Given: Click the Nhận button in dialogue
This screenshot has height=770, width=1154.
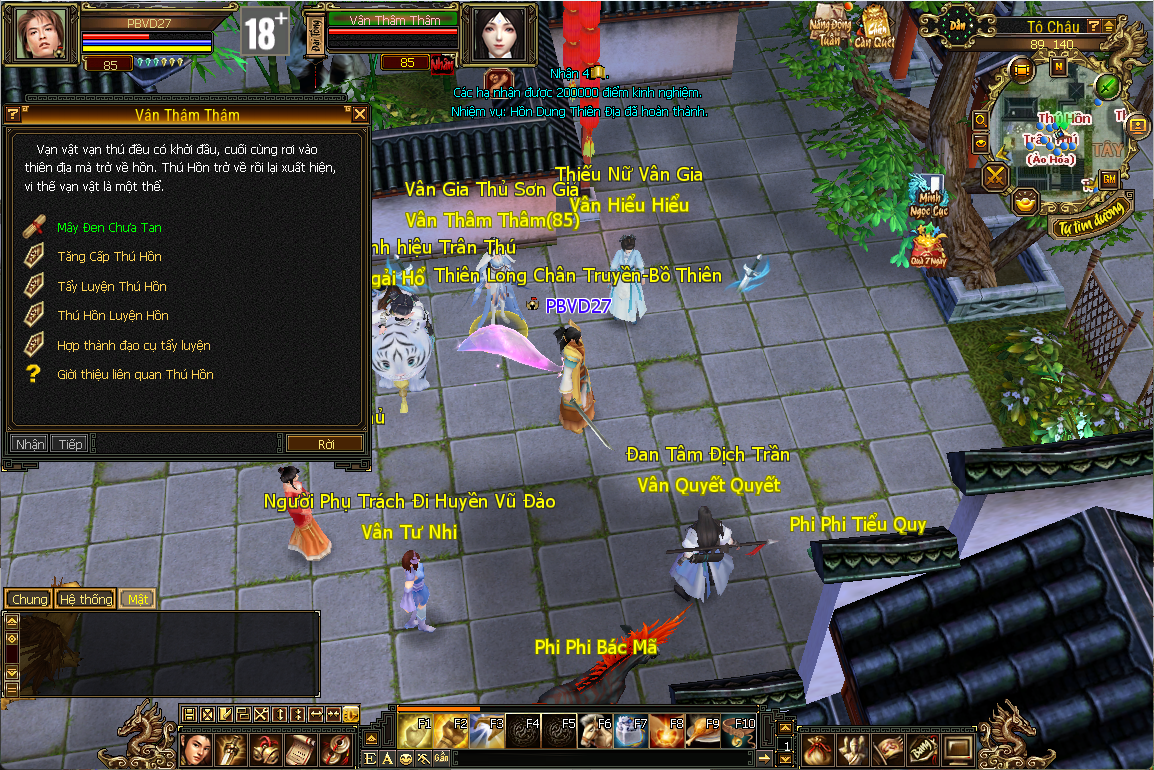Looking at the screenshot, I should (29, 444).
